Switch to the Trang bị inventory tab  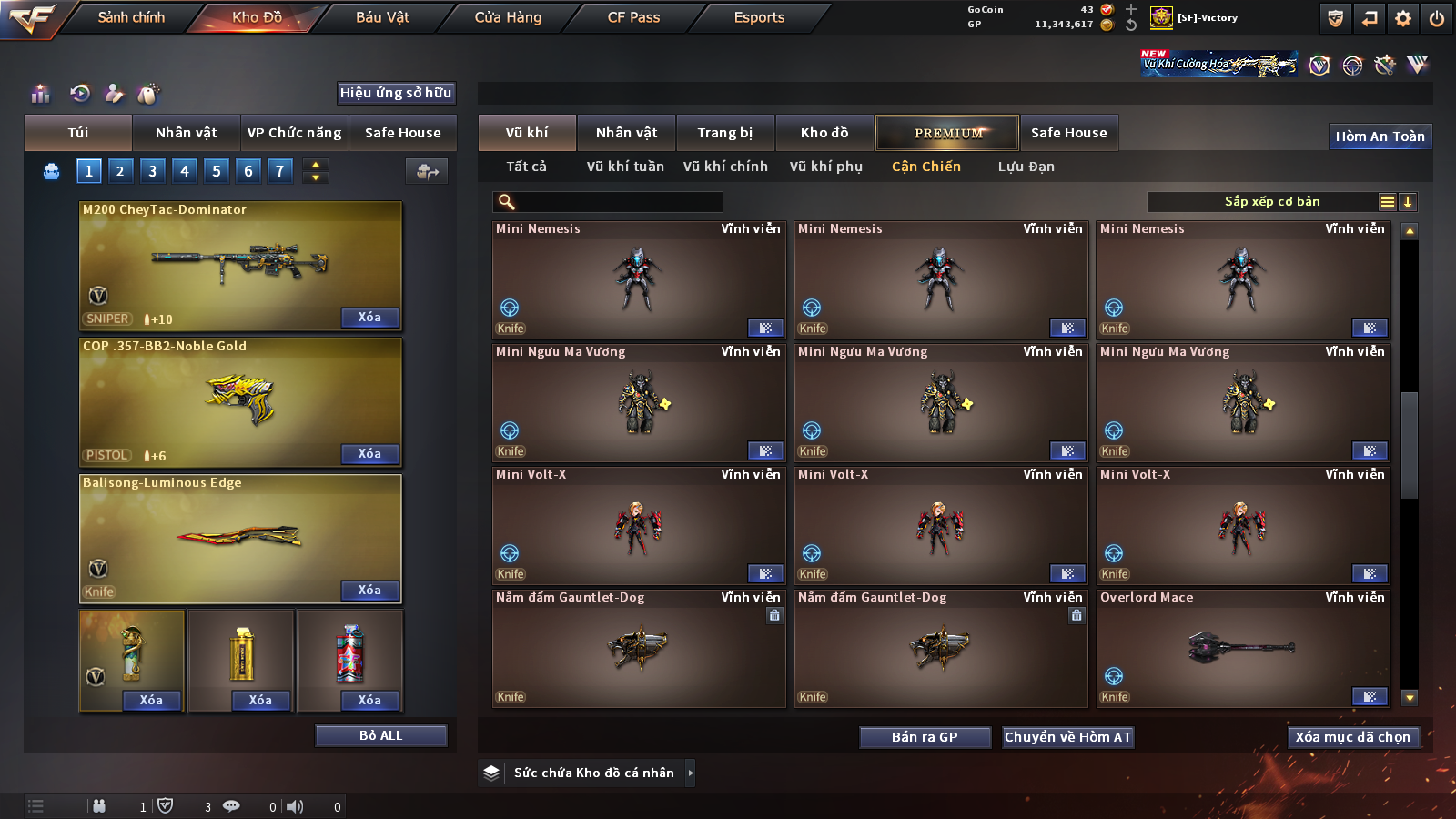pyautogui.click(x=724, y=133)
